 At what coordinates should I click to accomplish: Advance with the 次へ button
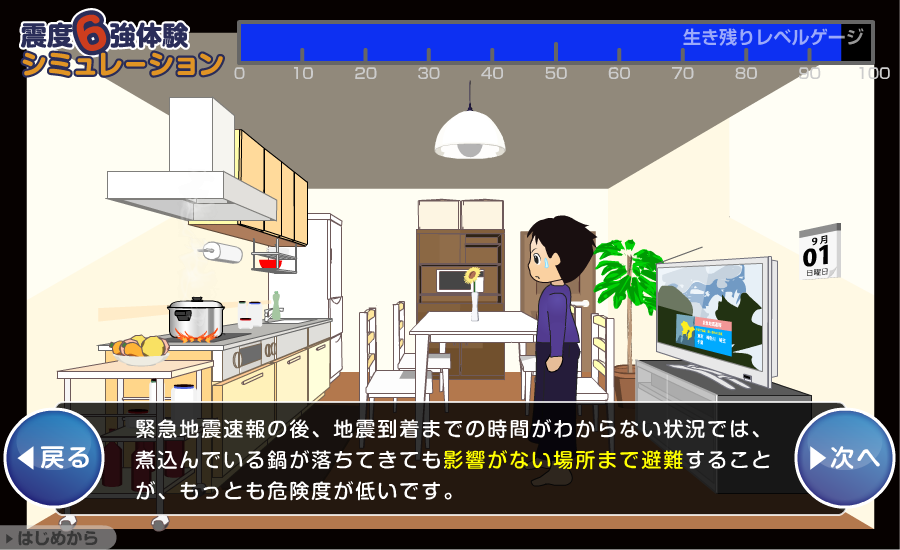844,458
